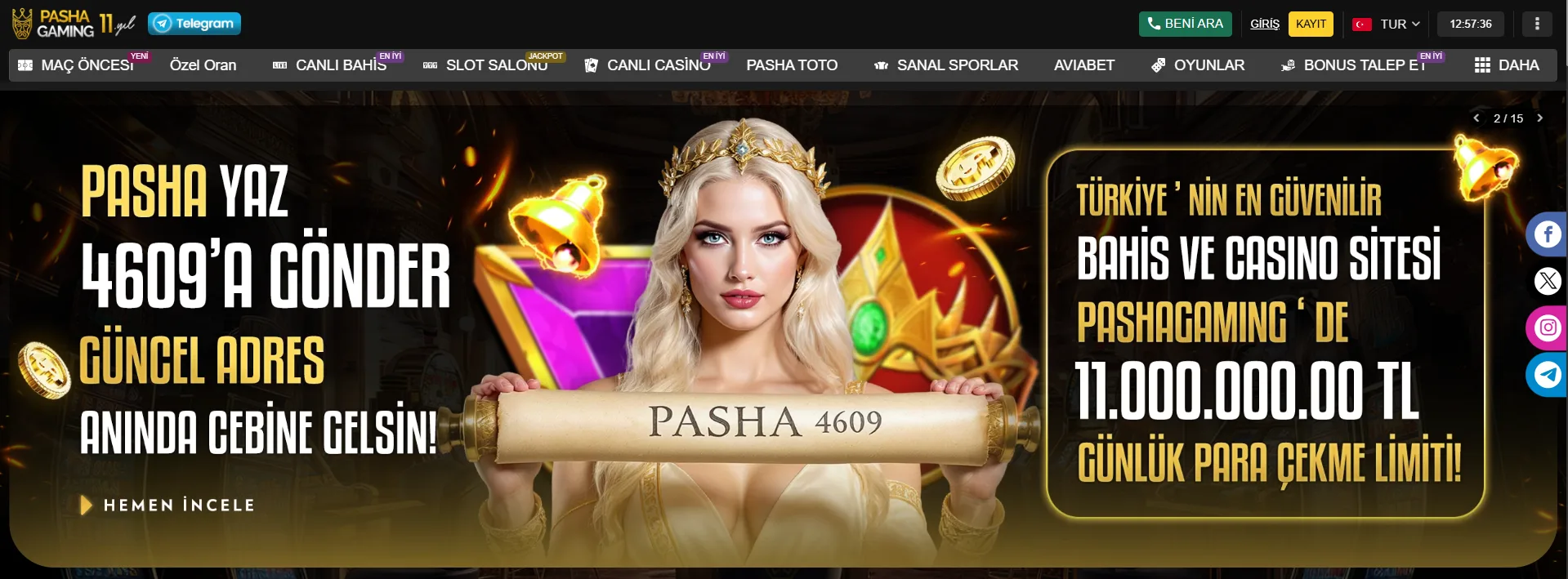Image resolution: width=1568 pixels, height=579 pixels.
Task: Show the OYUNLAR games section
Action: click(x=1198, y=65)
